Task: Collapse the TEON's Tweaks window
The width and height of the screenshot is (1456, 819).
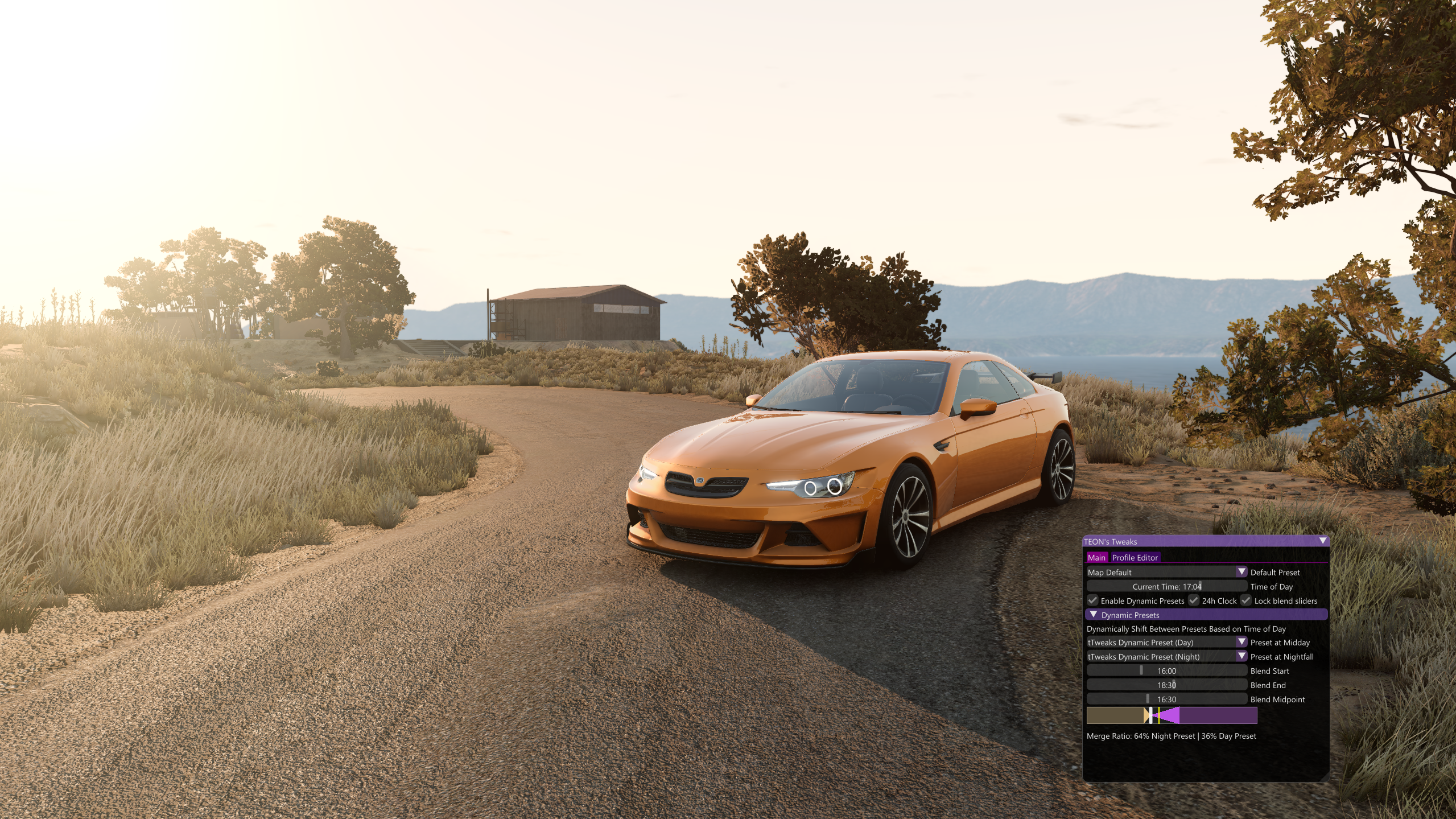Action: pos(1322,541)
